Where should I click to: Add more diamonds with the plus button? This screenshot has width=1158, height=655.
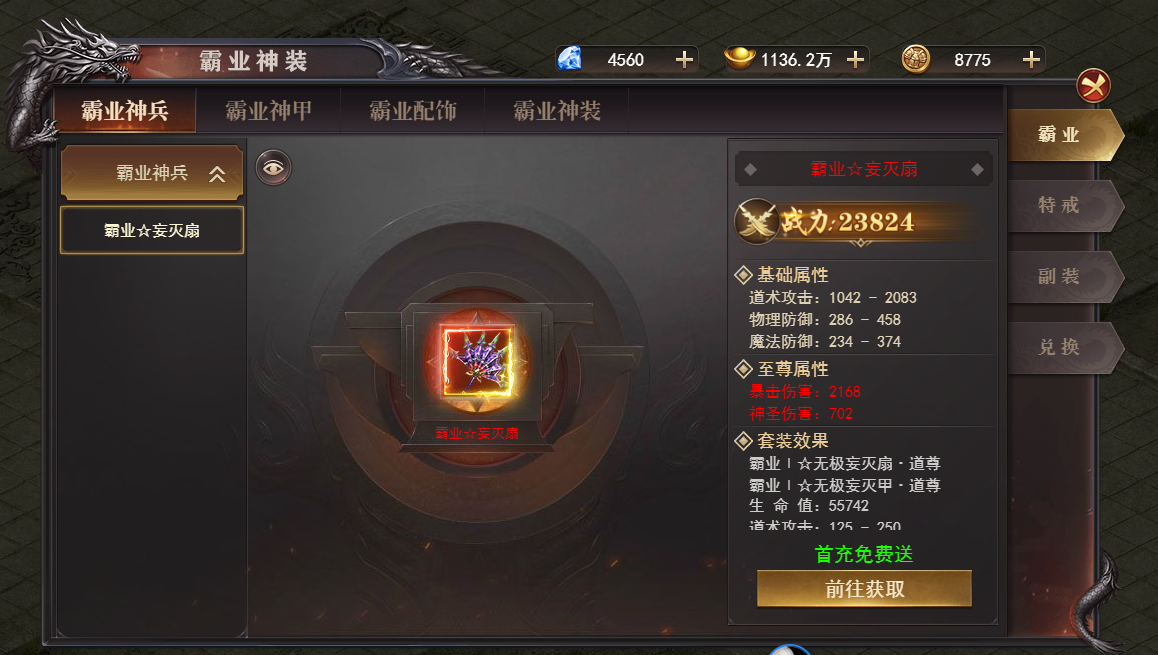[684, 60]
